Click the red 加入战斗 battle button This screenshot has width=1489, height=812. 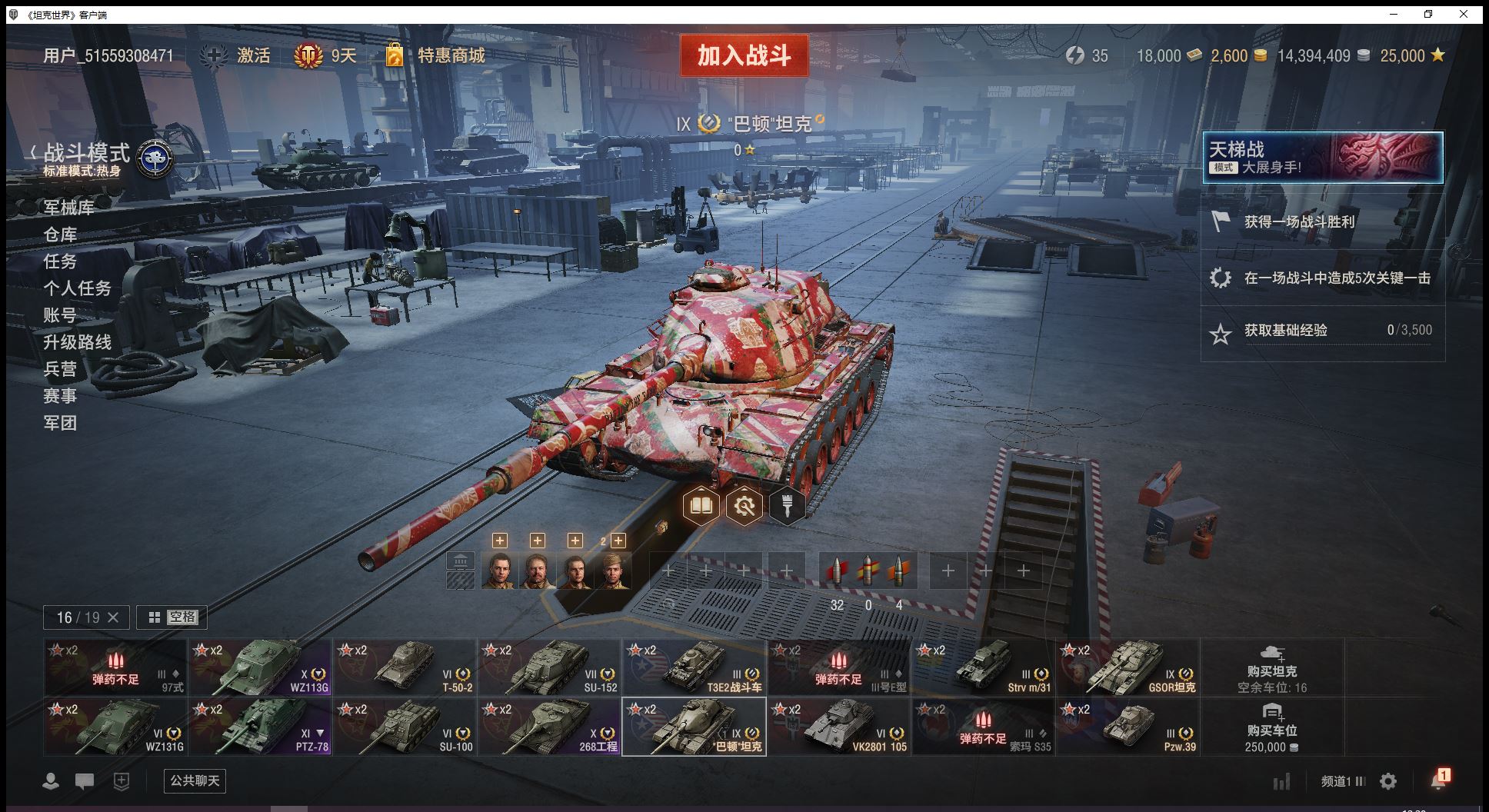[744, 55]
